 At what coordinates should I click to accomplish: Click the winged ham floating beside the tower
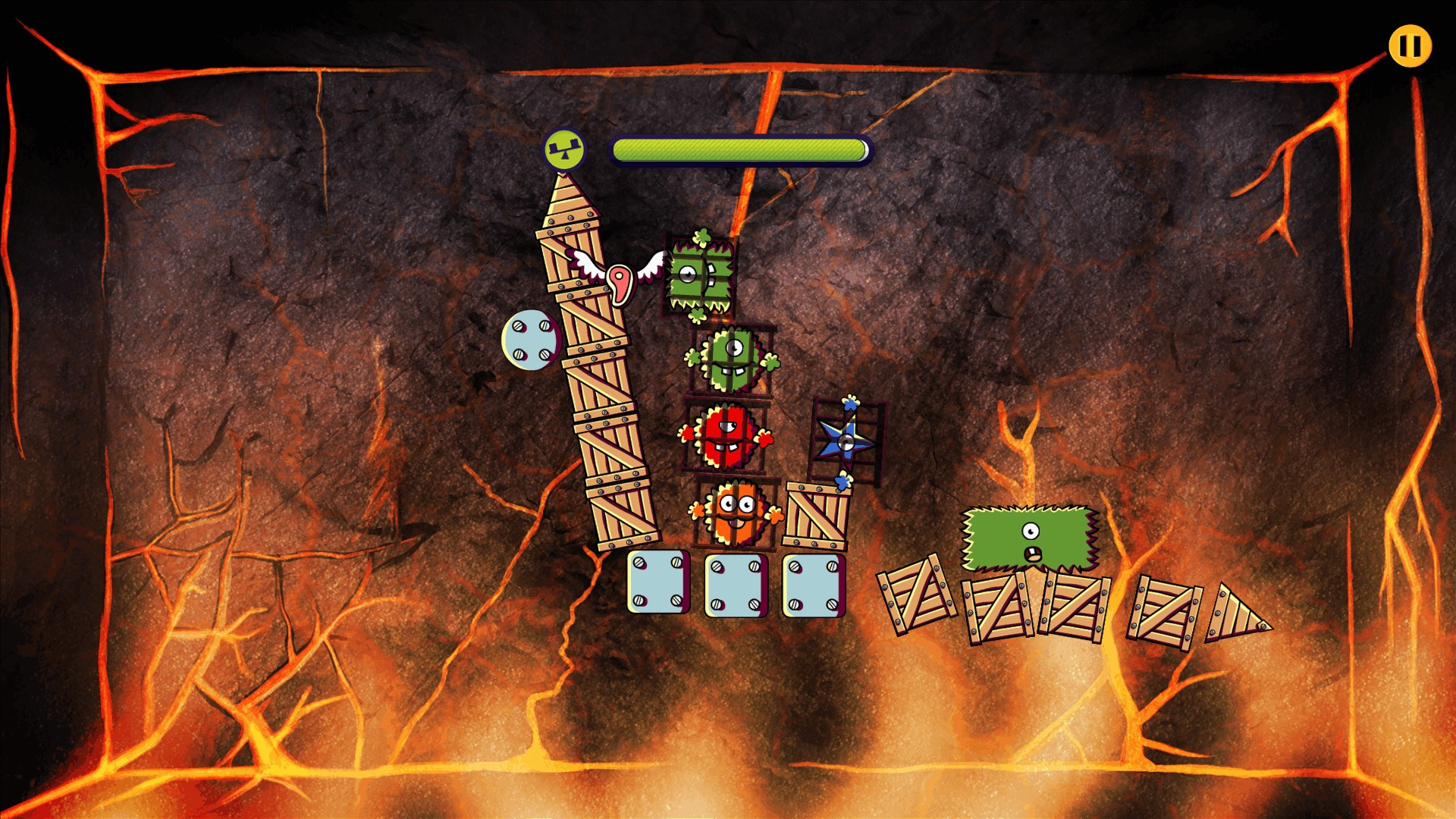pyautogui.click(x=620, y=284)
